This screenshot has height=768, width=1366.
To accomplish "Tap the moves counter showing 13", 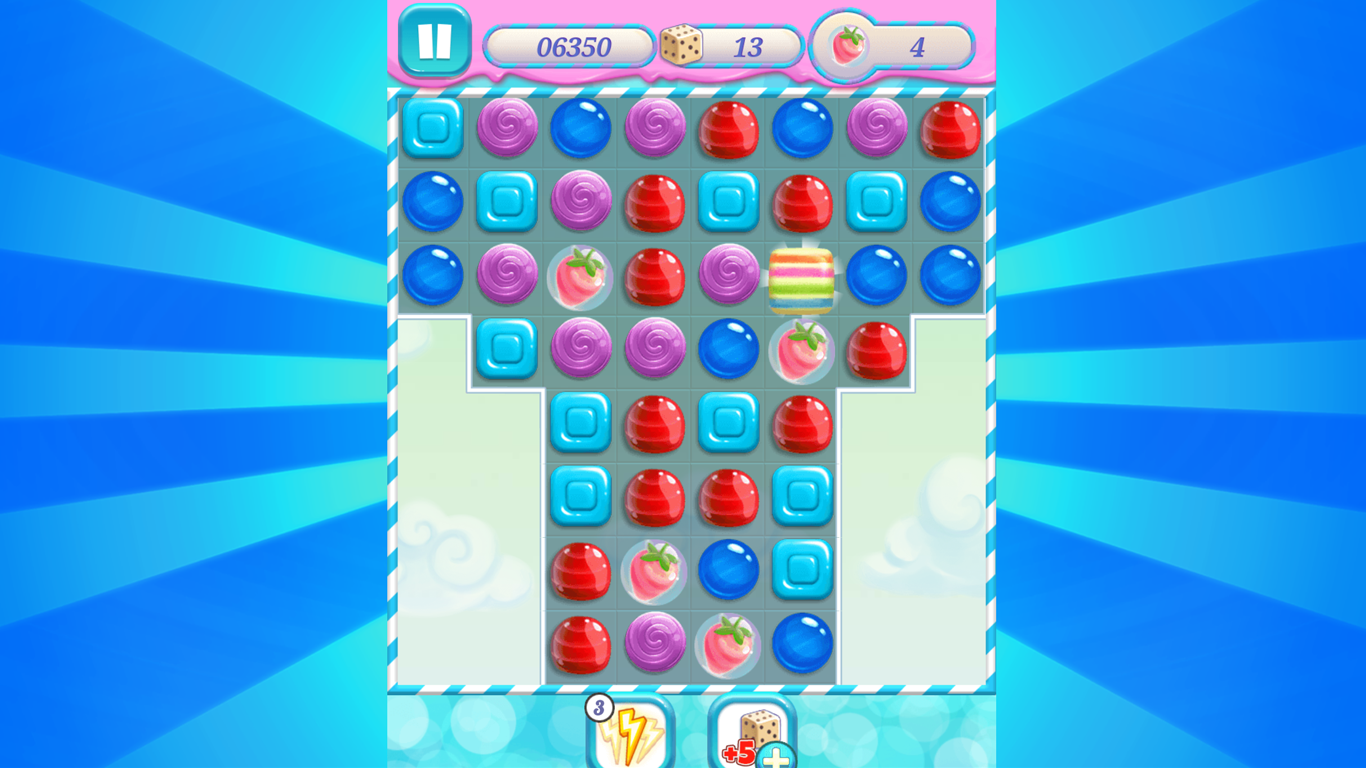I will click(x=746, y=47).
